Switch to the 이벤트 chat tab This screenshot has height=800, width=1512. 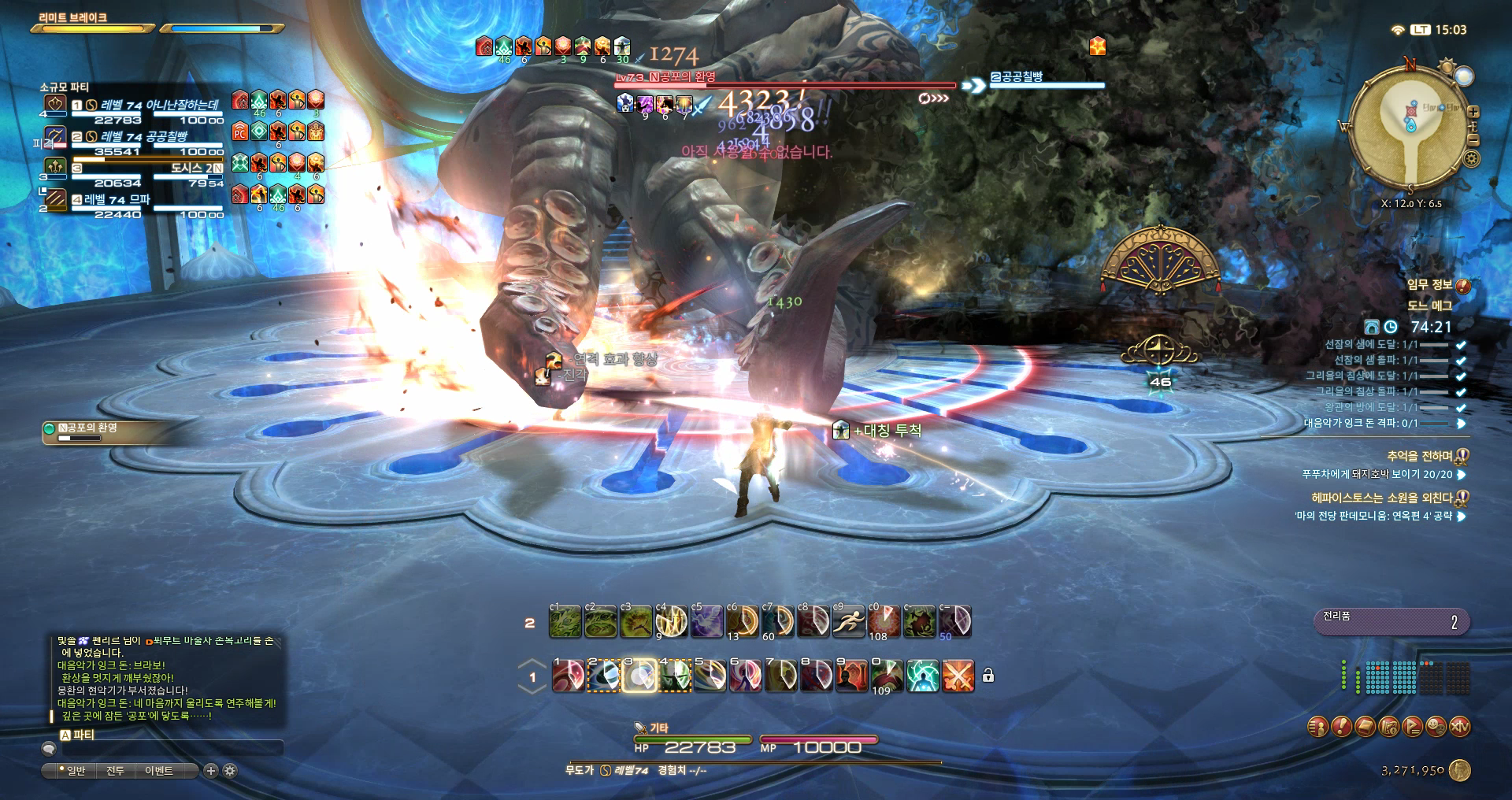[158, 771]
